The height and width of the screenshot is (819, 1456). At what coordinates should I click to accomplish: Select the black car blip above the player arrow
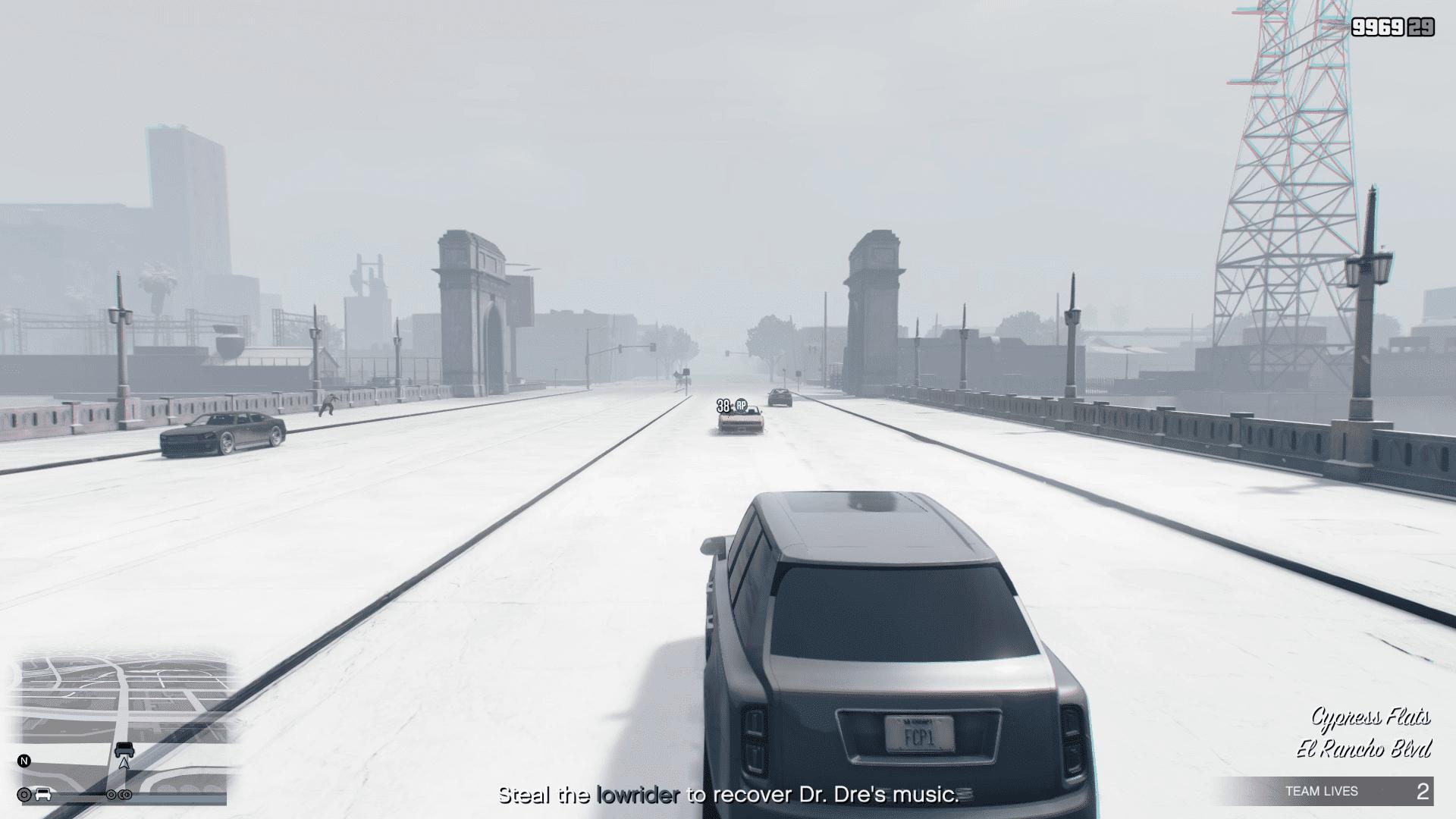click(x=124, y=749)
